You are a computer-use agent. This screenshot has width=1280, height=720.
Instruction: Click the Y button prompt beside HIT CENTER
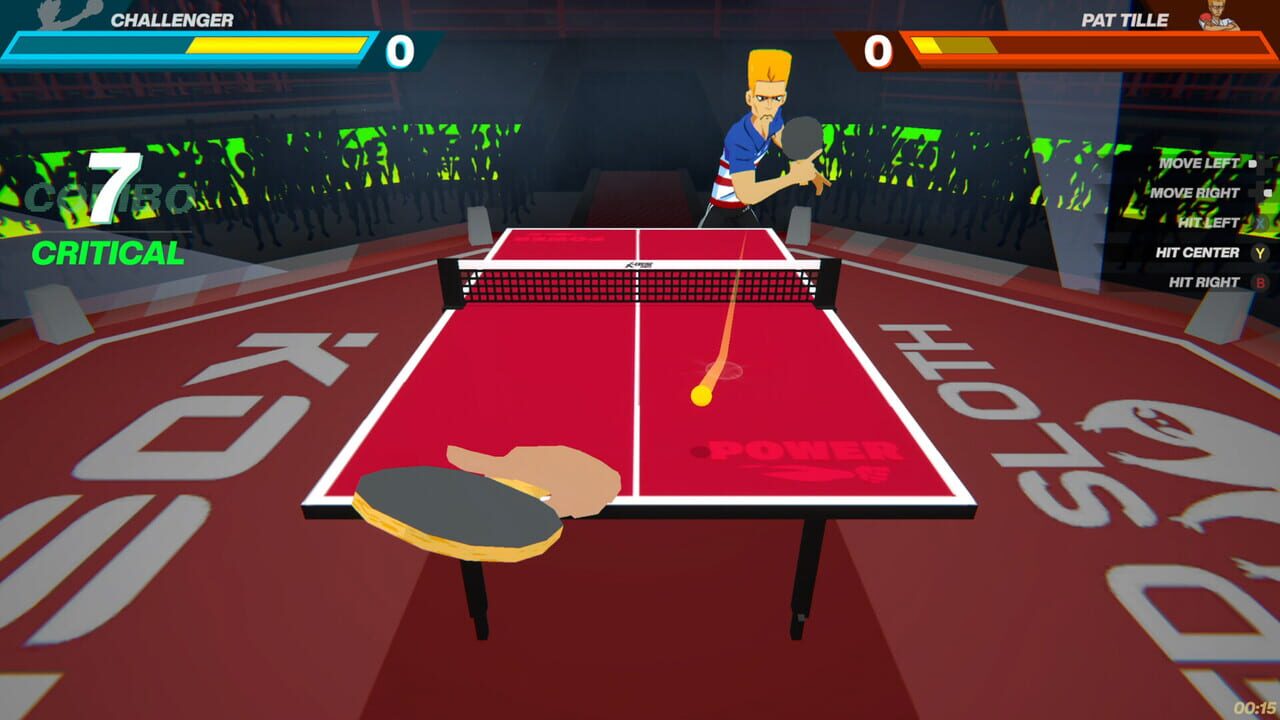(1259, 252)
